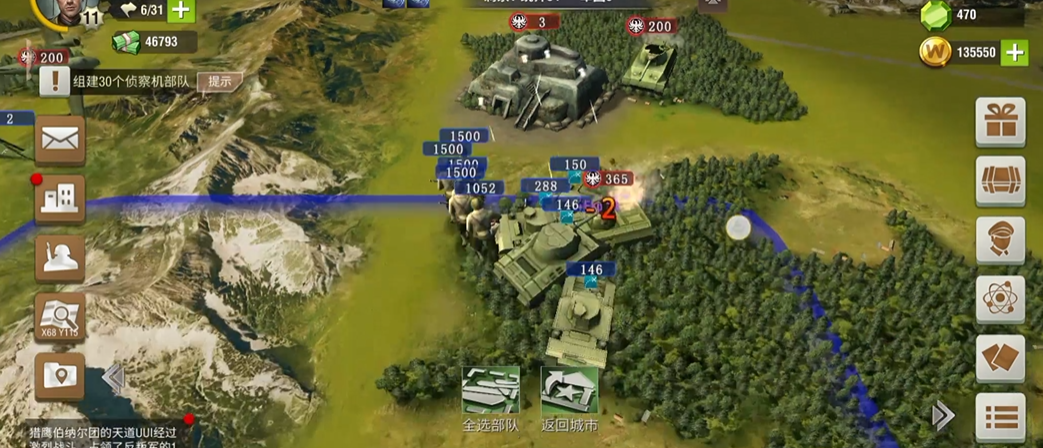
Task: Collapse the left side menu arrow
Action: (x=113, y=378)
